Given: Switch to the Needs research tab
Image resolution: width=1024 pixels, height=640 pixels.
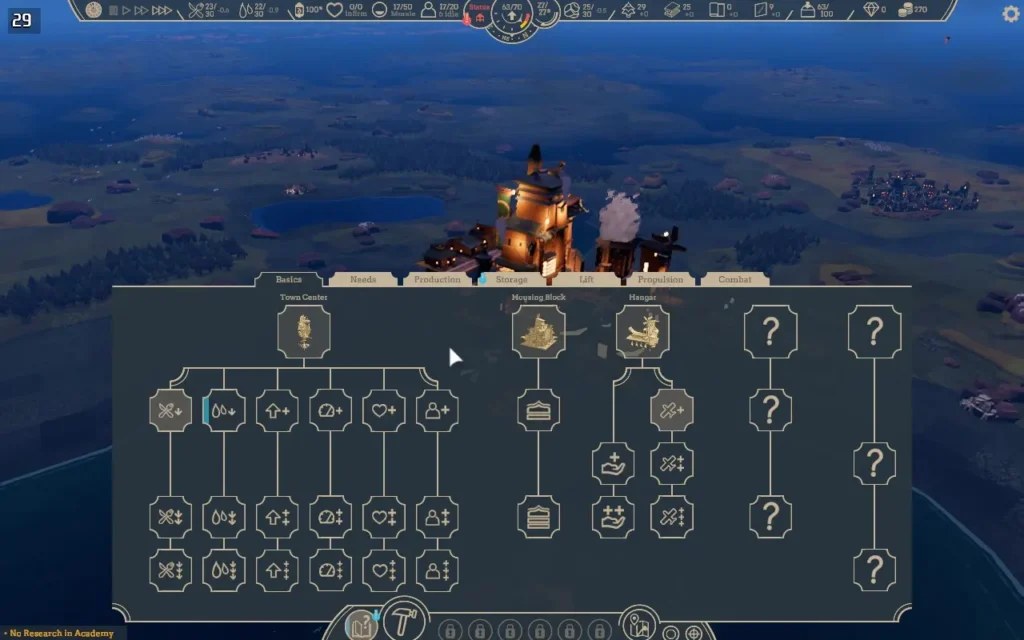Looking at the screenshot, I should (362, 280).
